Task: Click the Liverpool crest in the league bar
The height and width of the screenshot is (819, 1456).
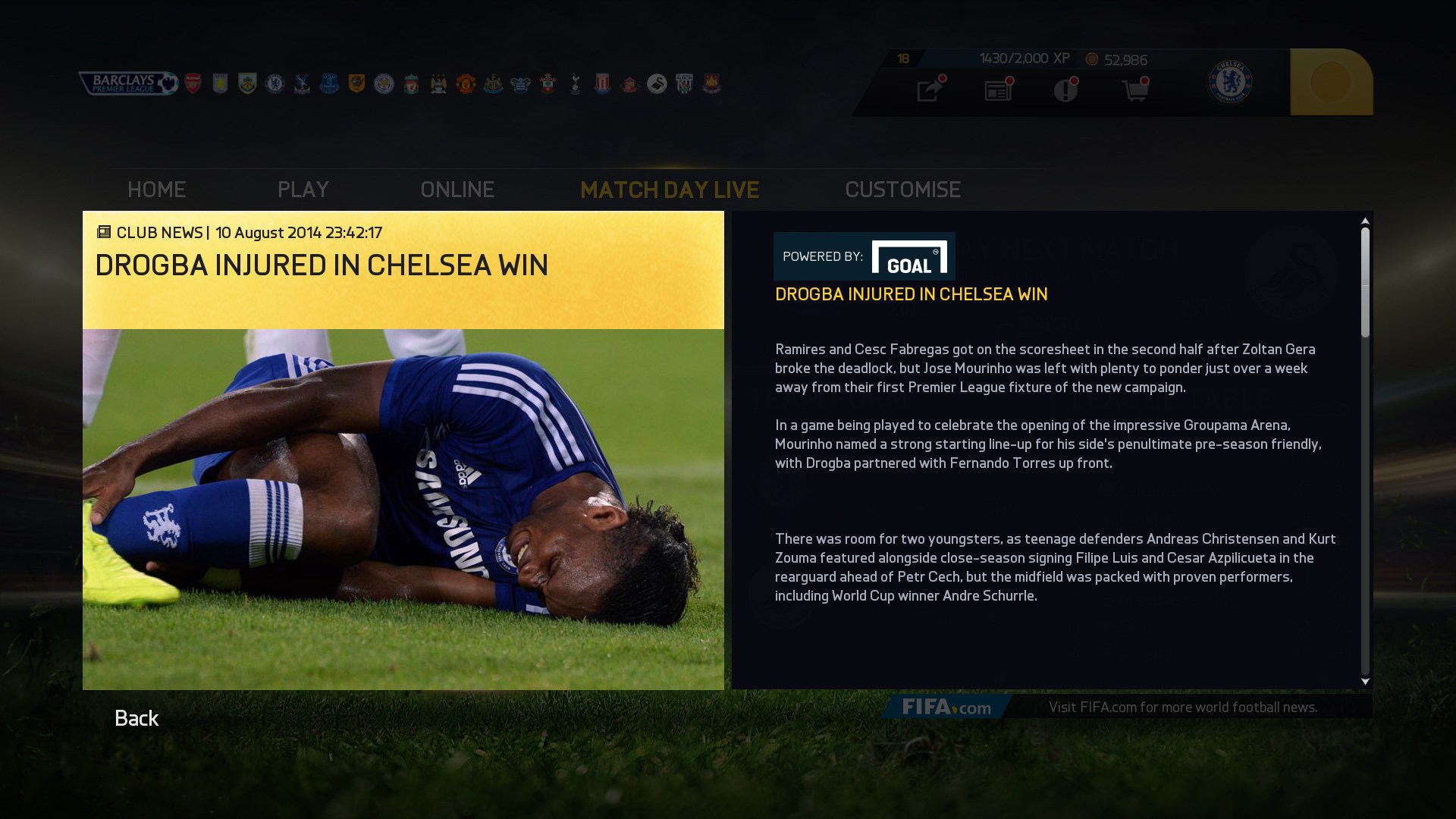Action: 412,82
